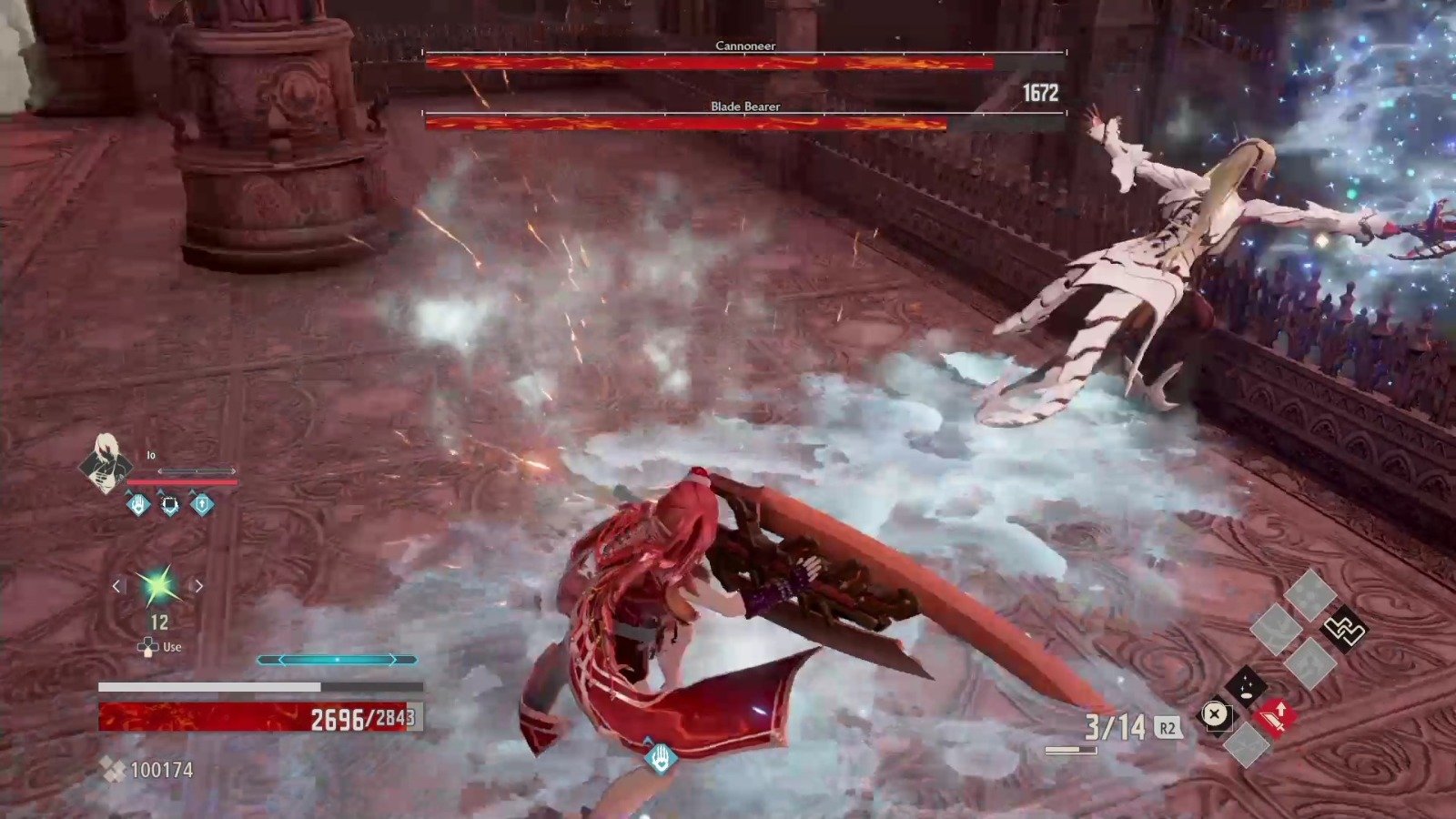Image resolution: width=1456 pixels, height=819 pixels.
Task: Toggle the empty gray gift slot above the wheel
Action: pos(1310,592)
